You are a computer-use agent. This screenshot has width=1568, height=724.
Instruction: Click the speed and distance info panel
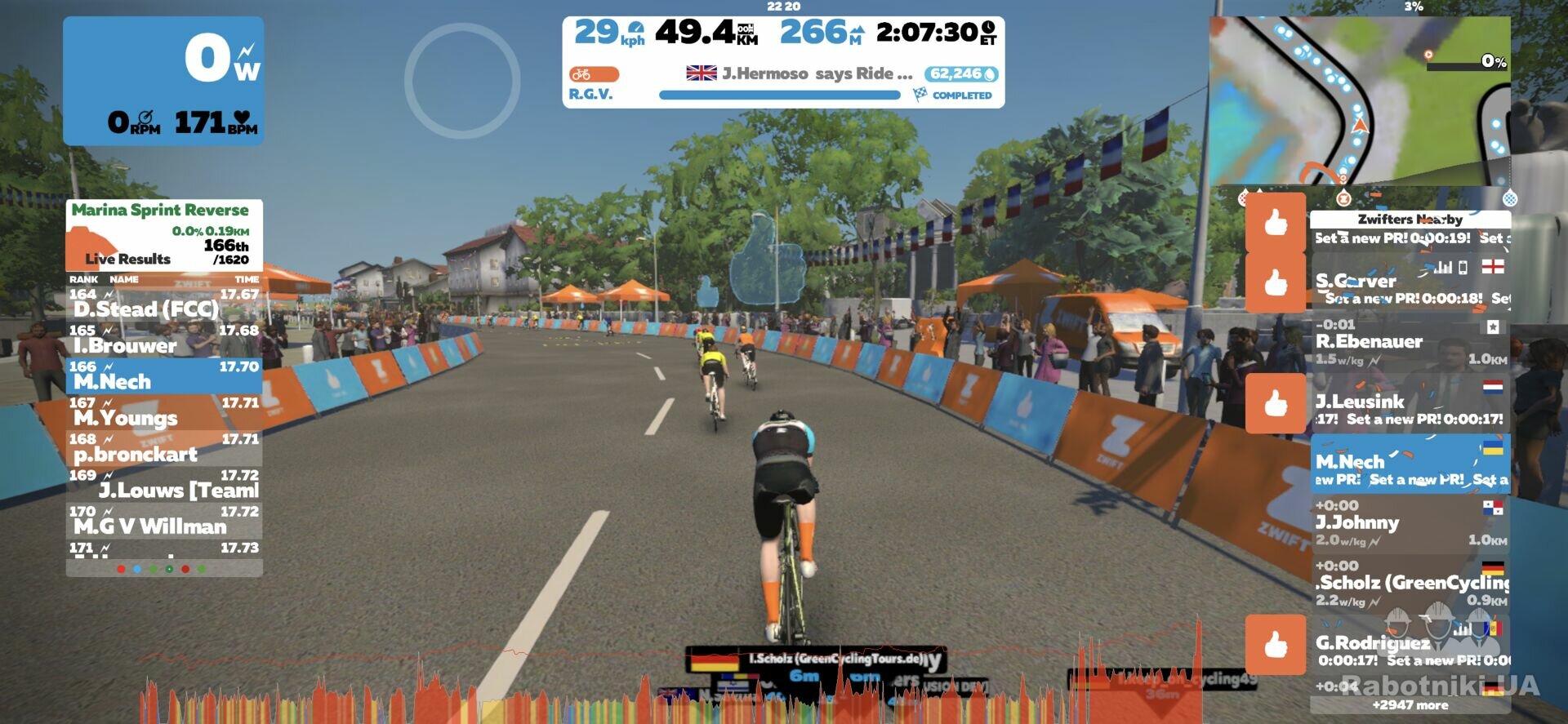click(783, 62)
